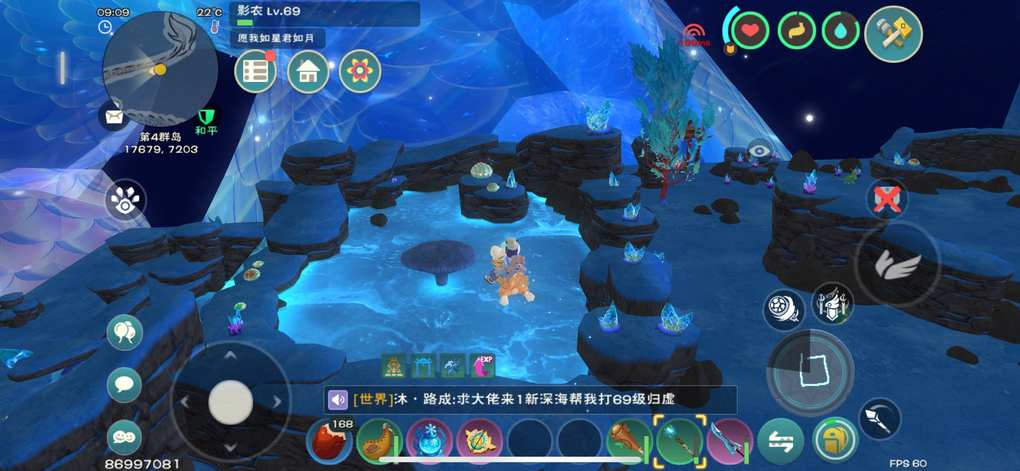
Task: Open the crossed axe and hammer crafting menu
Action: click(893, 34)
